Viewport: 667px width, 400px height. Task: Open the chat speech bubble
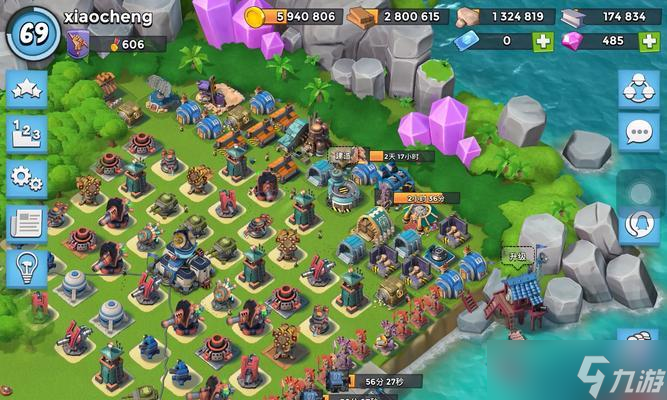[638, 132]
